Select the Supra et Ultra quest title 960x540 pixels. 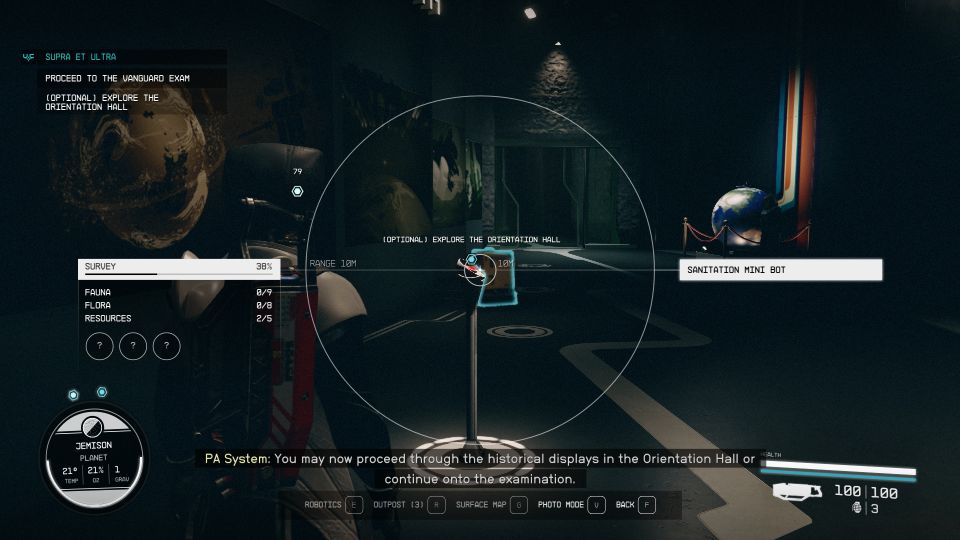coord(81,58)
